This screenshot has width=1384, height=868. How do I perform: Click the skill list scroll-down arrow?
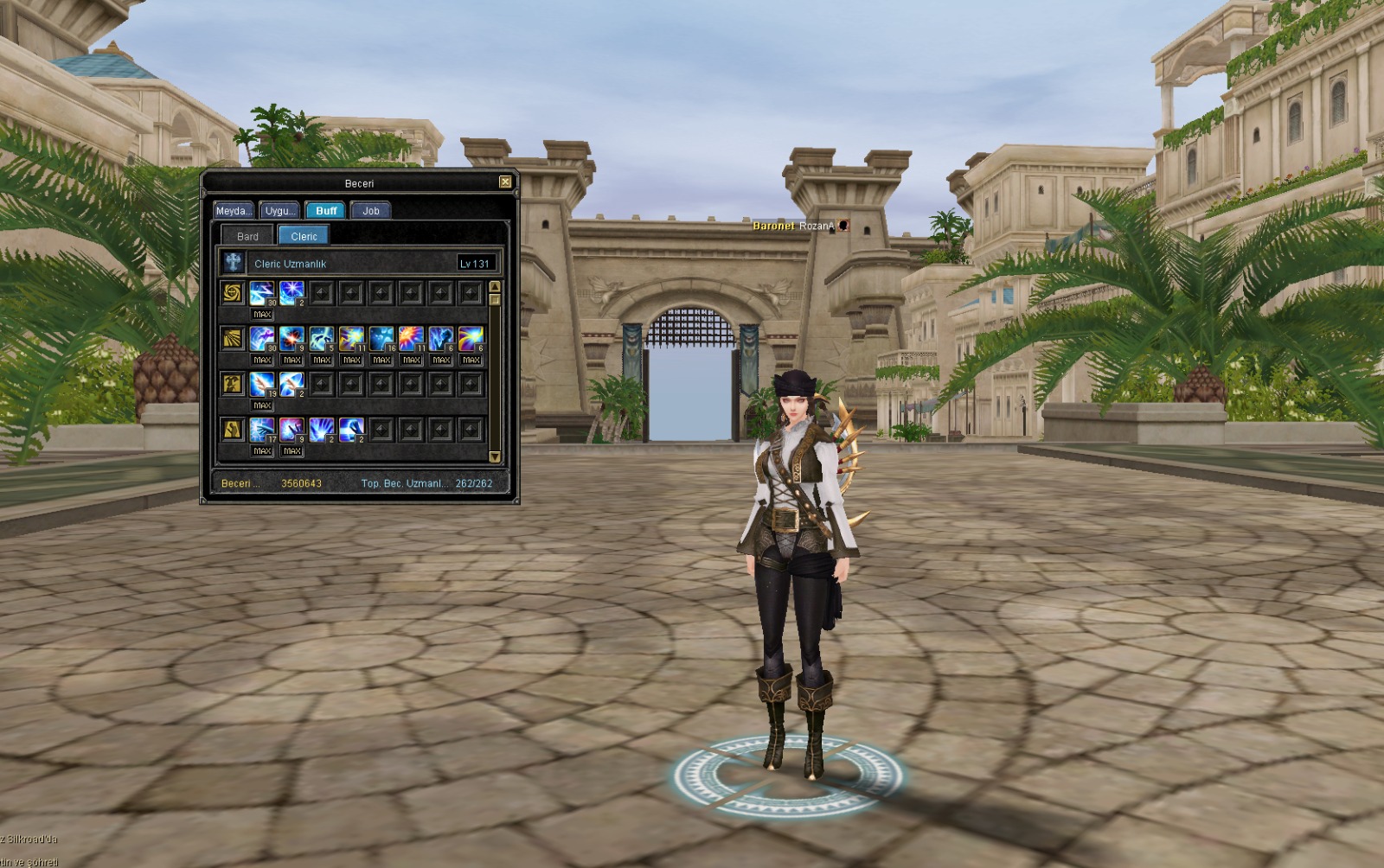[x=495, y=456]
